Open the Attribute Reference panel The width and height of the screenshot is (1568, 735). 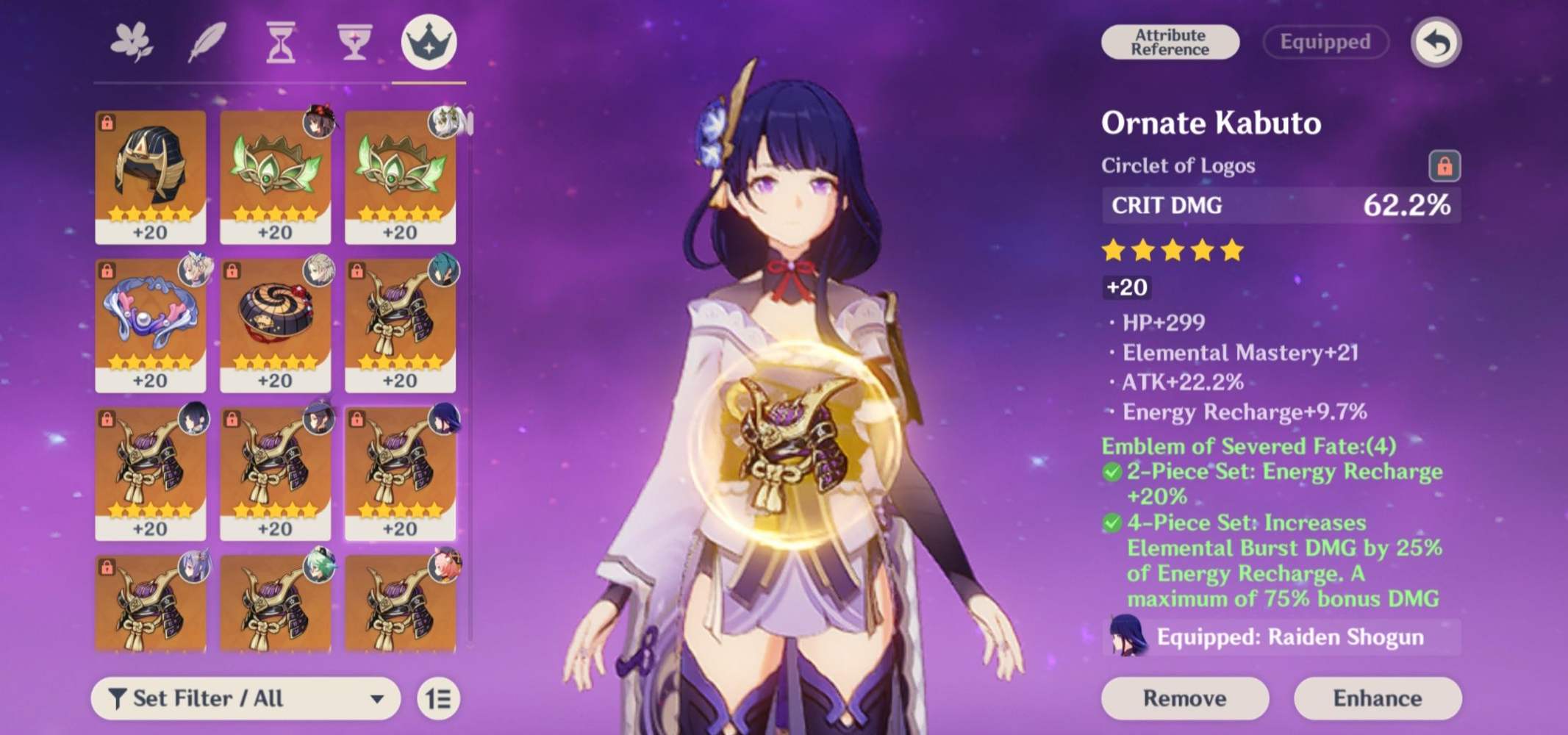click(1170, 42)
